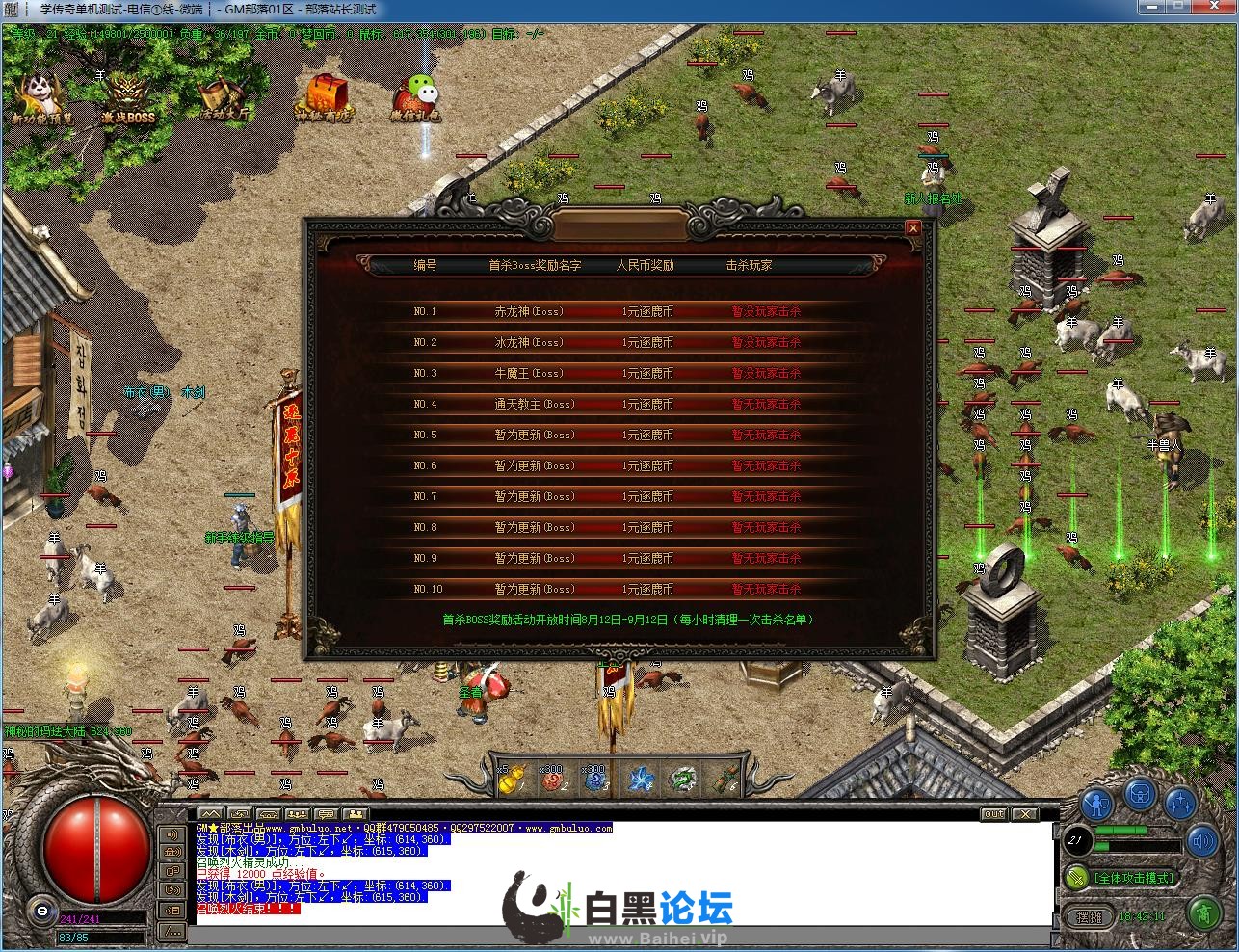The image size is (1239, 952).
Task: Select the 牛魔王 Boss row NO.3
Action: click(x=617, y=374)
